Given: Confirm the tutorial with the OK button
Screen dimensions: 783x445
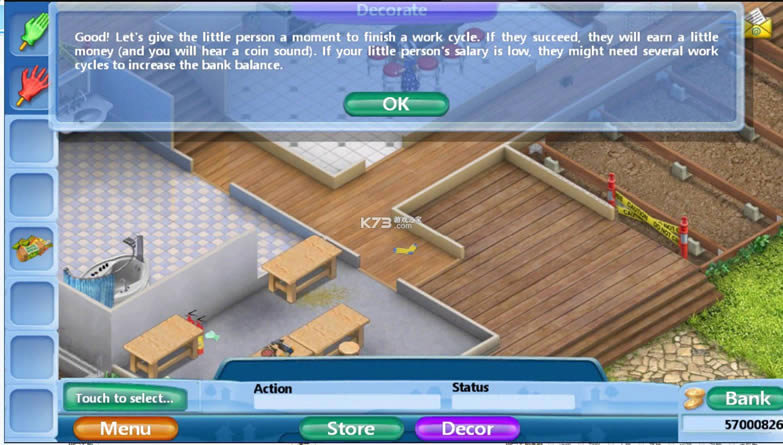Looking at the screenshot, I should coord(396,104).
